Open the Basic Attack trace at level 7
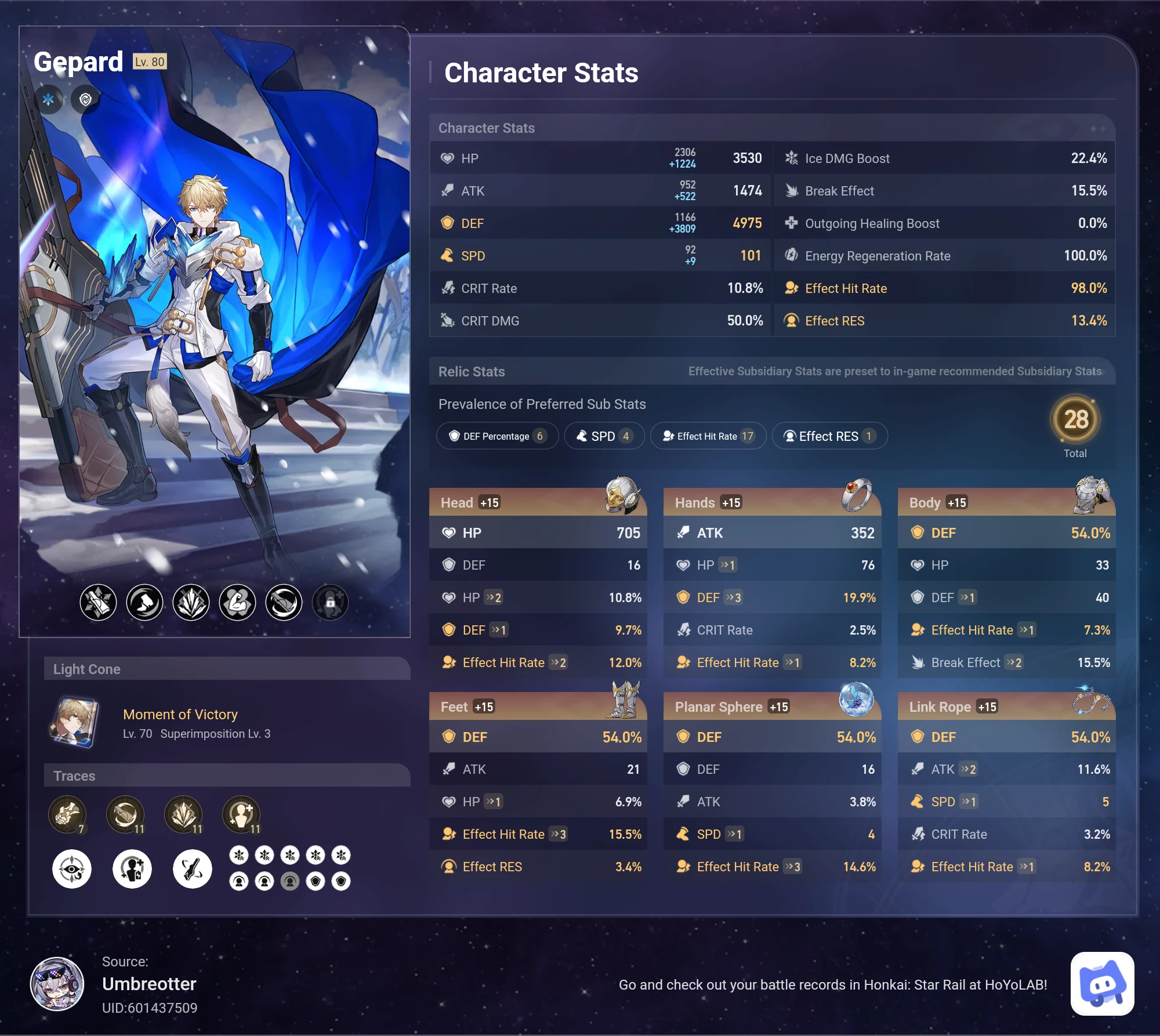 (x=68, y=814)
